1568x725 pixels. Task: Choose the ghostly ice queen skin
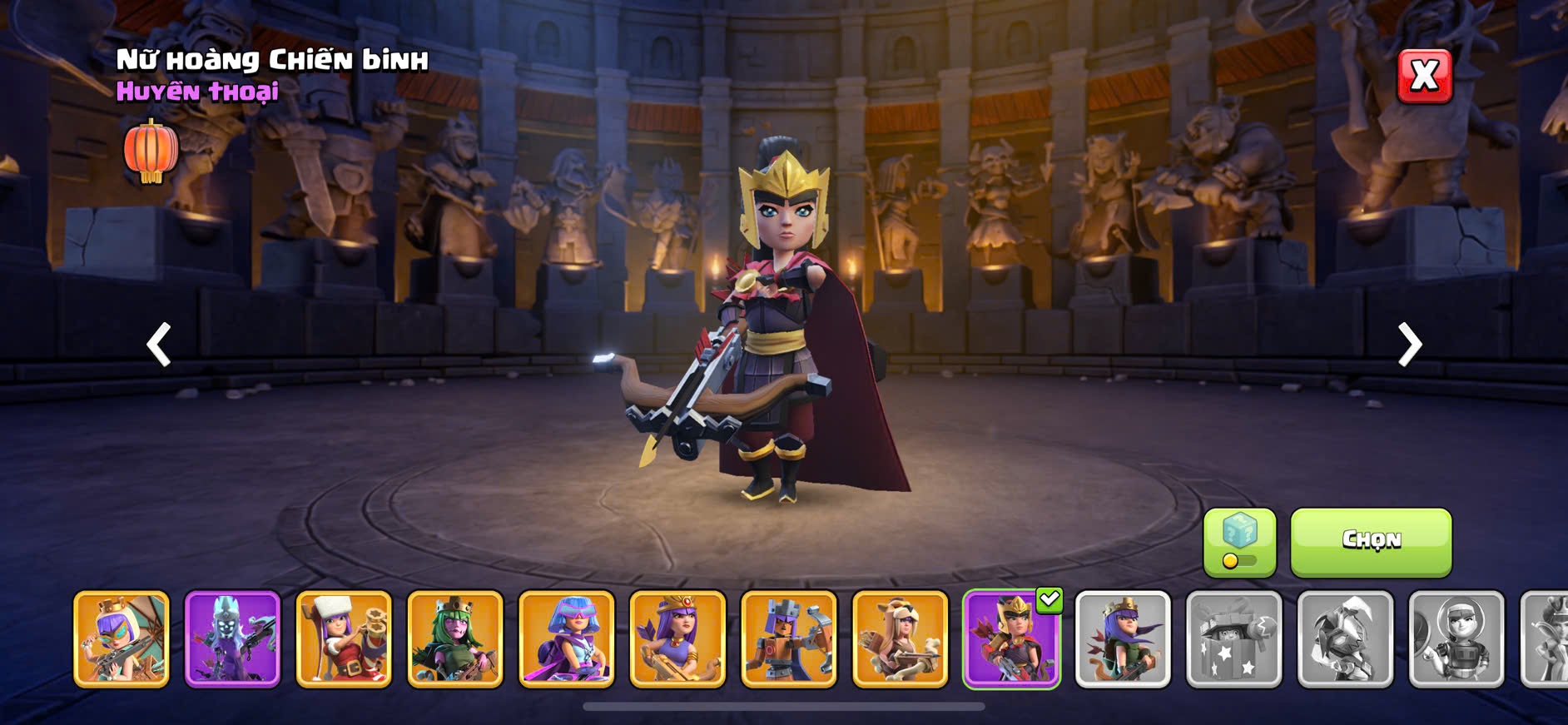tap(232, 639)
